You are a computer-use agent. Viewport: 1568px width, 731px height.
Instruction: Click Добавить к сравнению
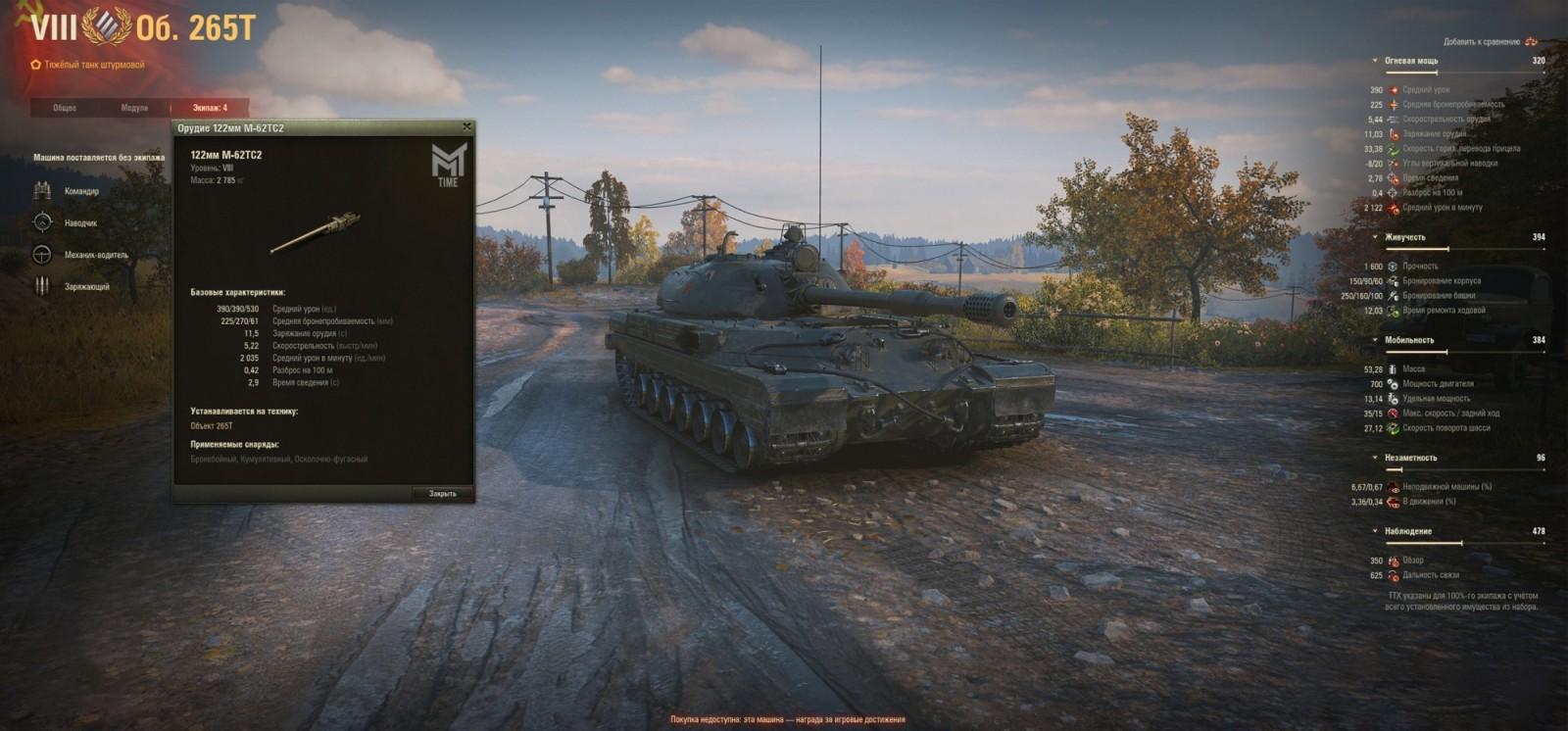1483,43
